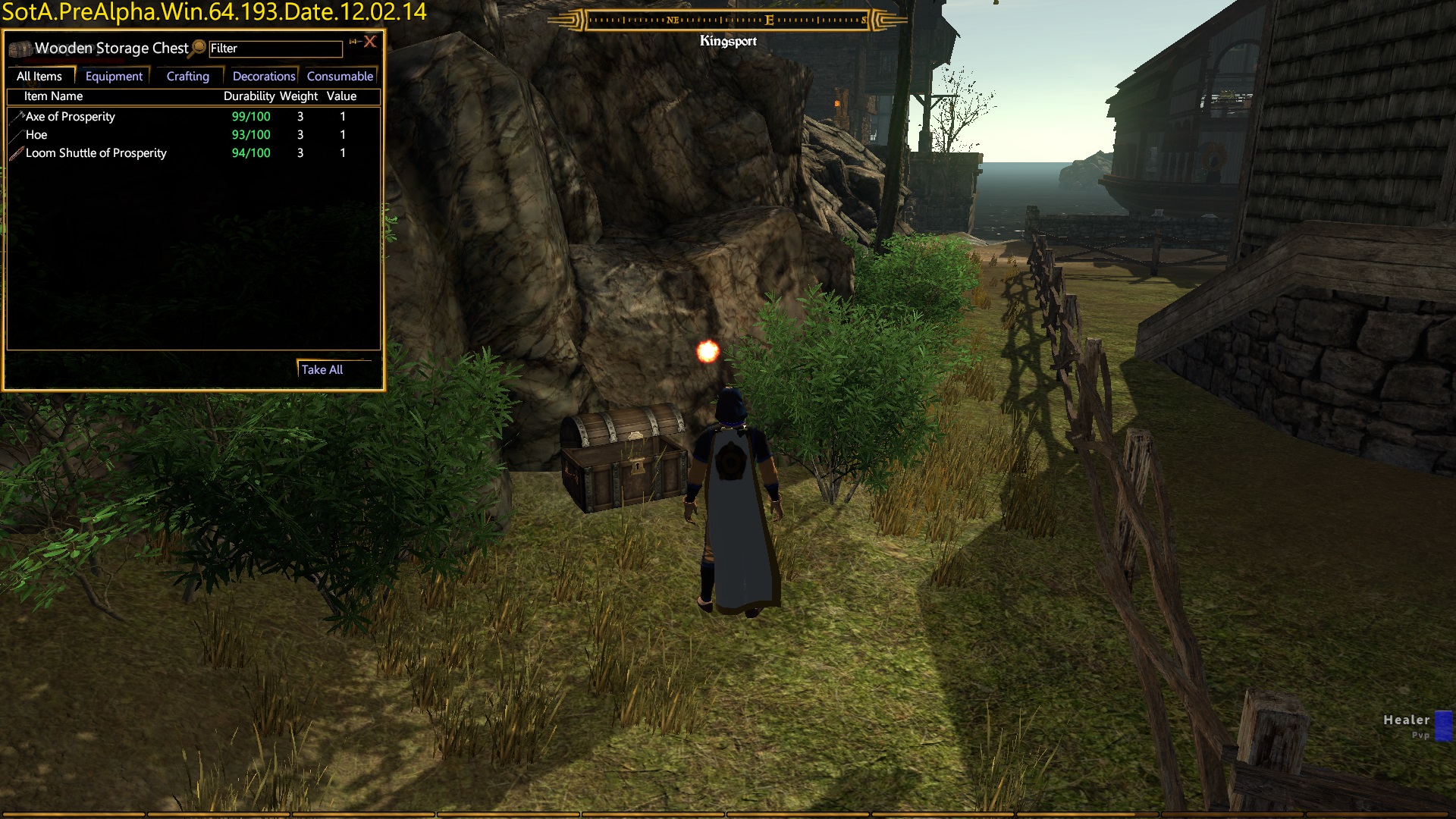Close the Wooden Storage Chest window
Viewport: 1456px width, 819px height.
(x=370, y=42)
